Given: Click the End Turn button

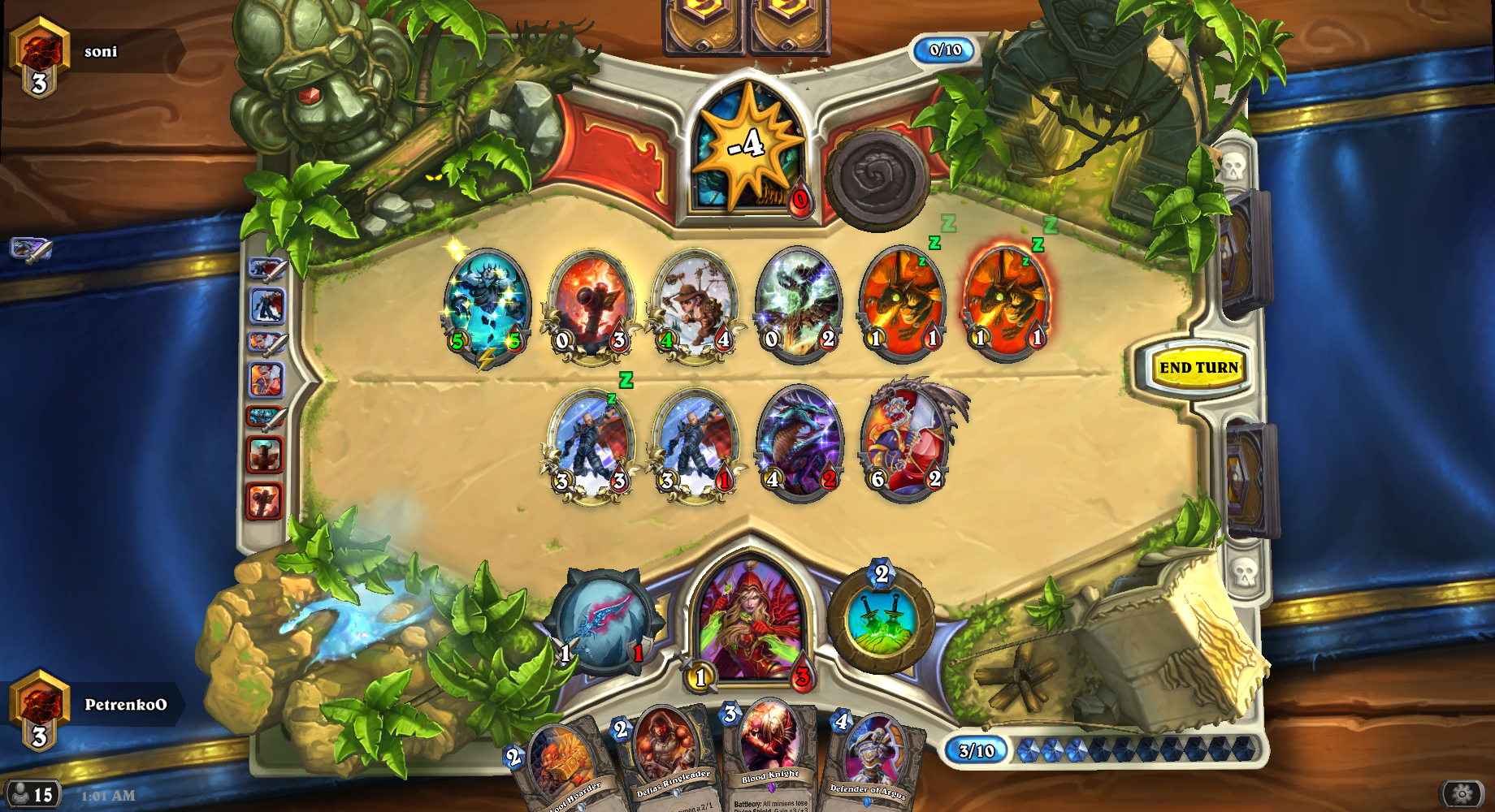Looking at the screenshot, I should pos(1198,368).
